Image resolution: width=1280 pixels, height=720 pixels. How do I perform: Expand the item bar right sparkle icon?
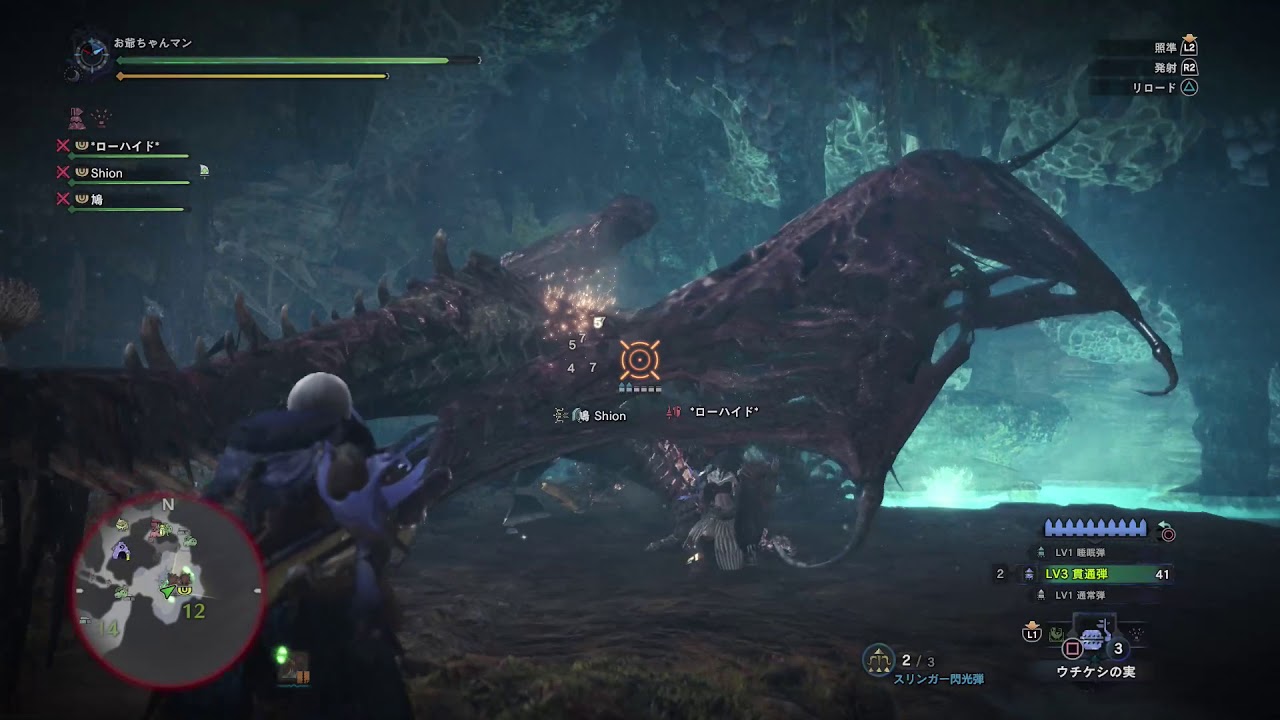click(x=1135, y=634)
